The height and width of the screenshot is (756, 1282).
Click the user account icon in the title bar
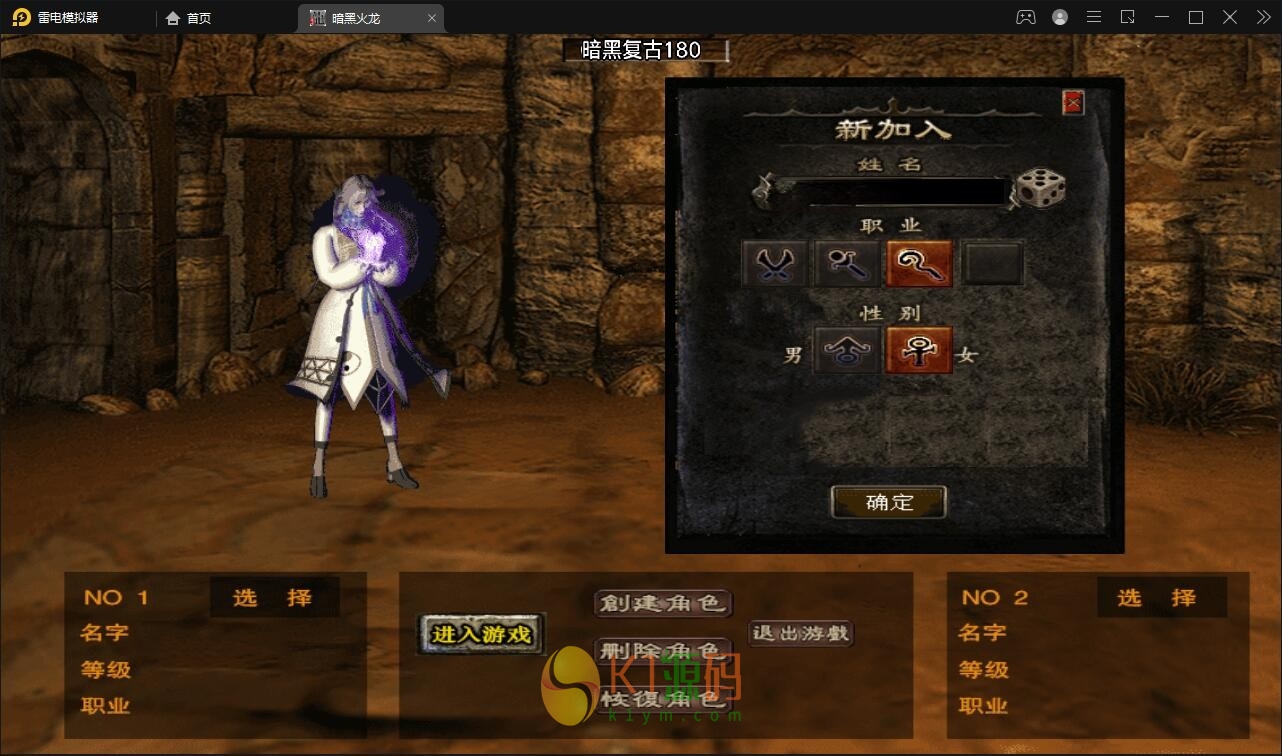[1059, 17]
